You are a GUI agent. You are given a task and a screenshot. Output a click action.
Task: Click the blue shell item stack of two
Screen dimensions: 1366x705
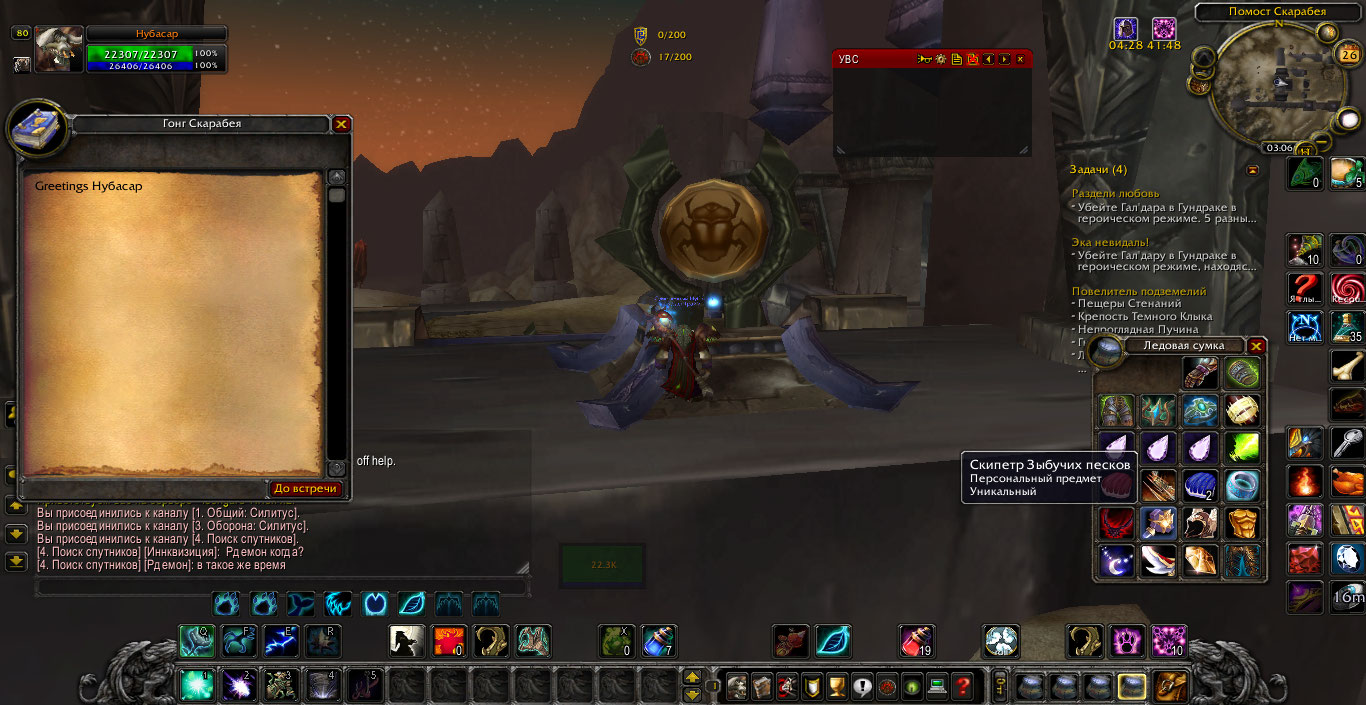point(1201,485)
